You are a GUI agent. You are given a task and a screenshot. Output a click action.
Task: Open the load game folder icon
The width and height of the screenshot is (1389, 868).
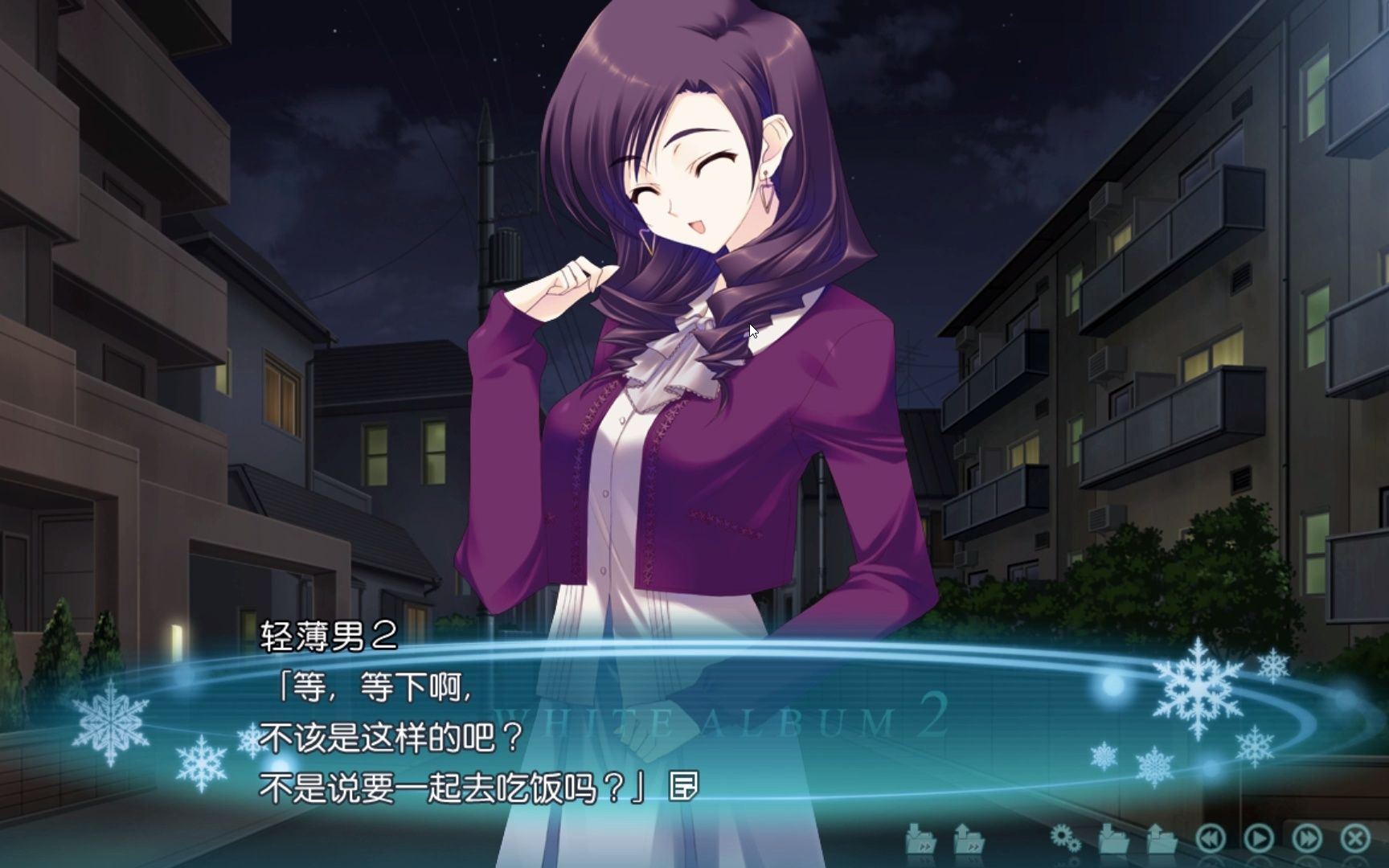tap(1162, 839)
